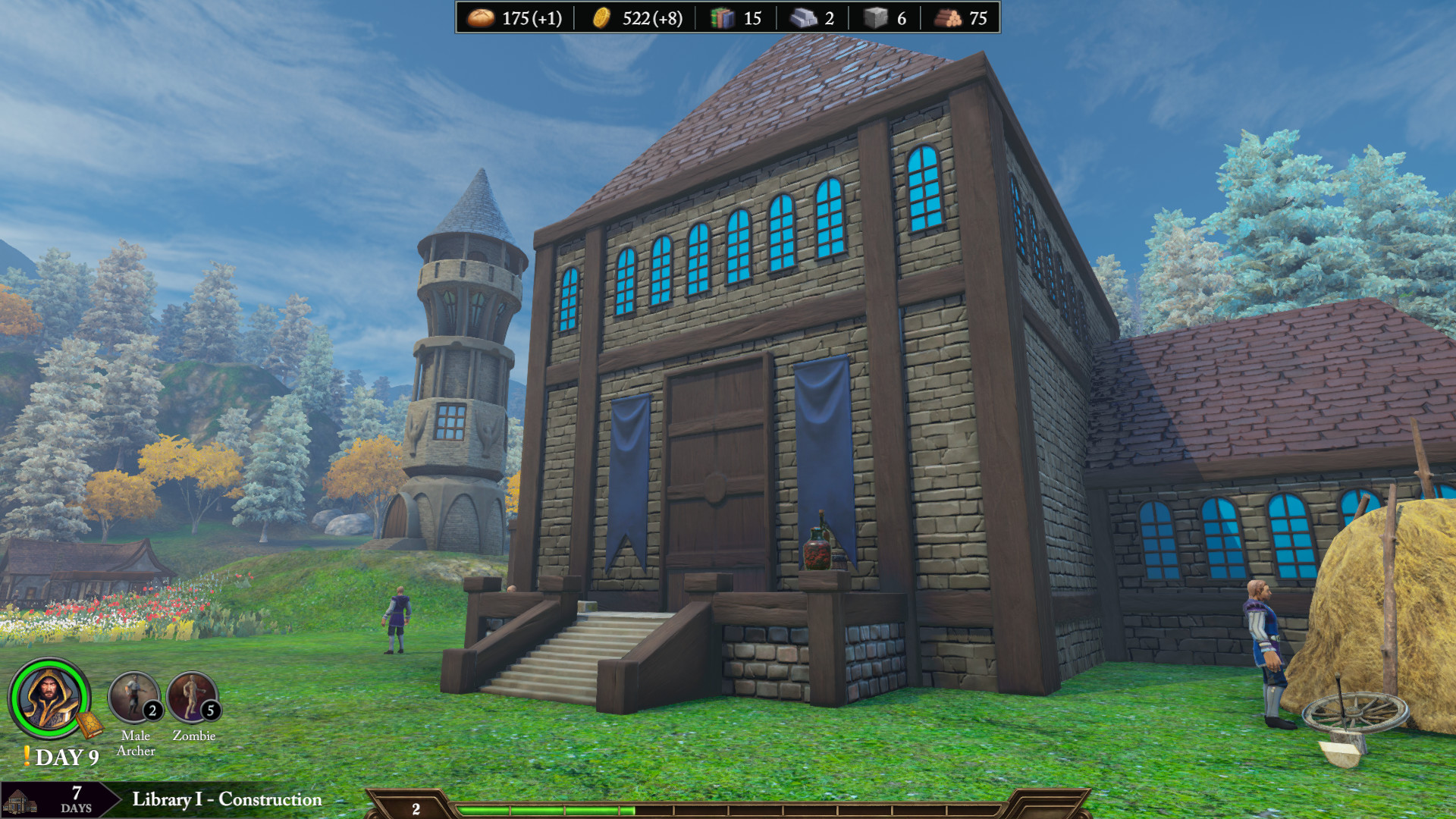This screenshot has height=819, width=1456.
Task: Select the Library I - Construction label
Action: coord(227,799)
